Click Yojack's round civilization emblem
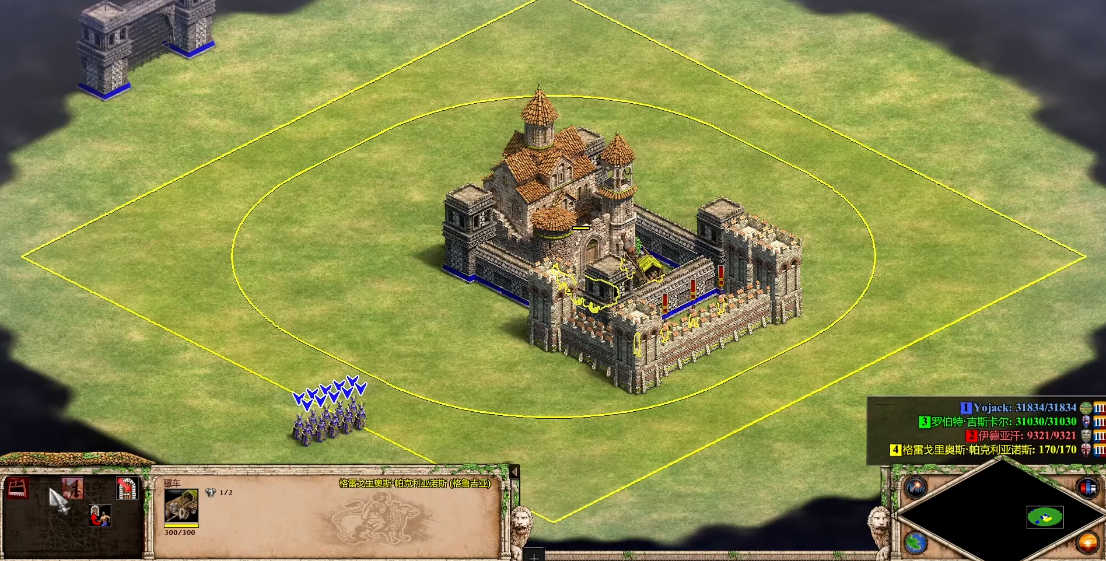This screenshot has width=1106, height=561. 1086,408
